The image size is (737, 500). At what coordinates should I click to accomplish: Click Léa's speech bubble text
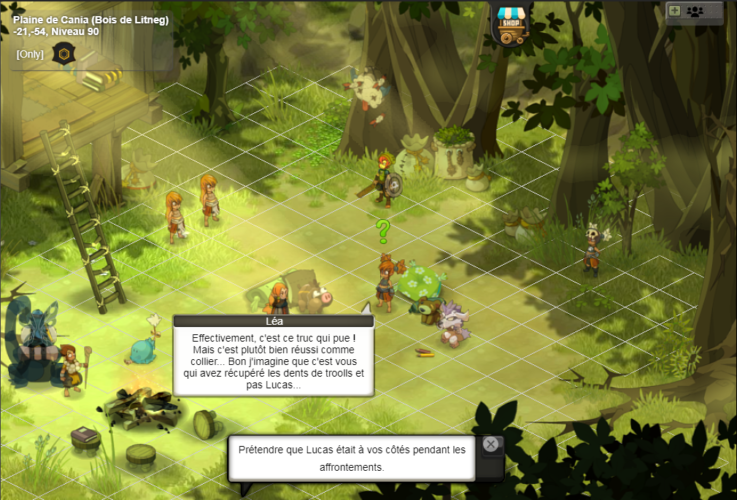point(272,359)
